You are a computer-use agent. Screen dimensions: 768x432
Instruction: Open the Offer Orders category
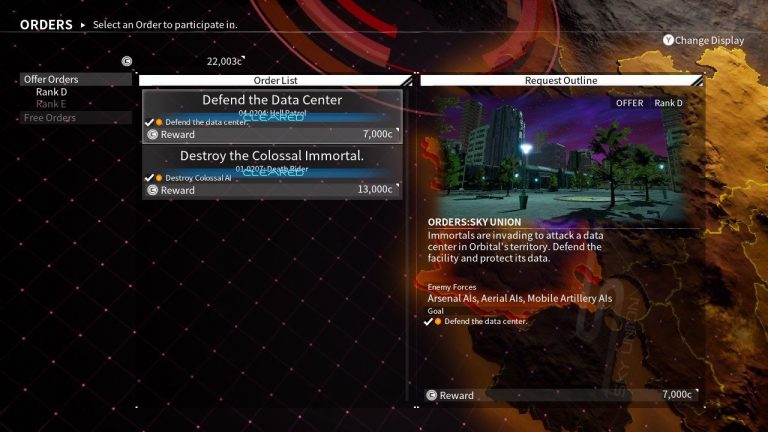[x=51, y=79]
